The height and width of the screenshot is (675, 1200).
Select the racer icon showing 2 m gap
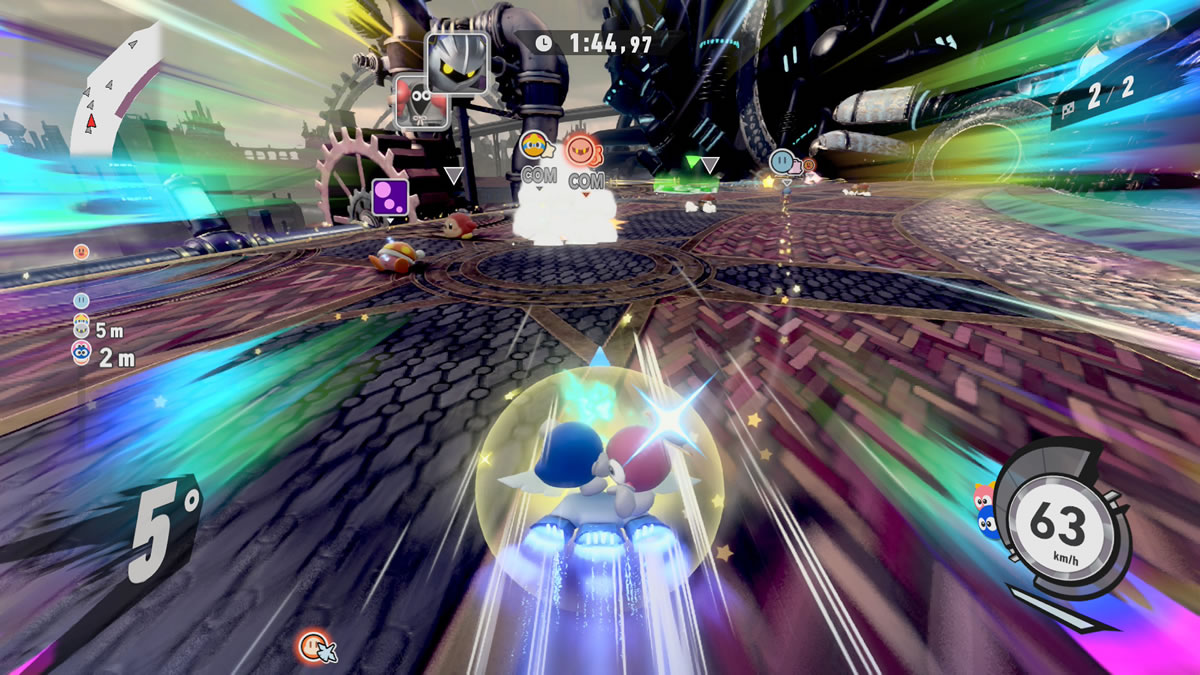point(81,351)
